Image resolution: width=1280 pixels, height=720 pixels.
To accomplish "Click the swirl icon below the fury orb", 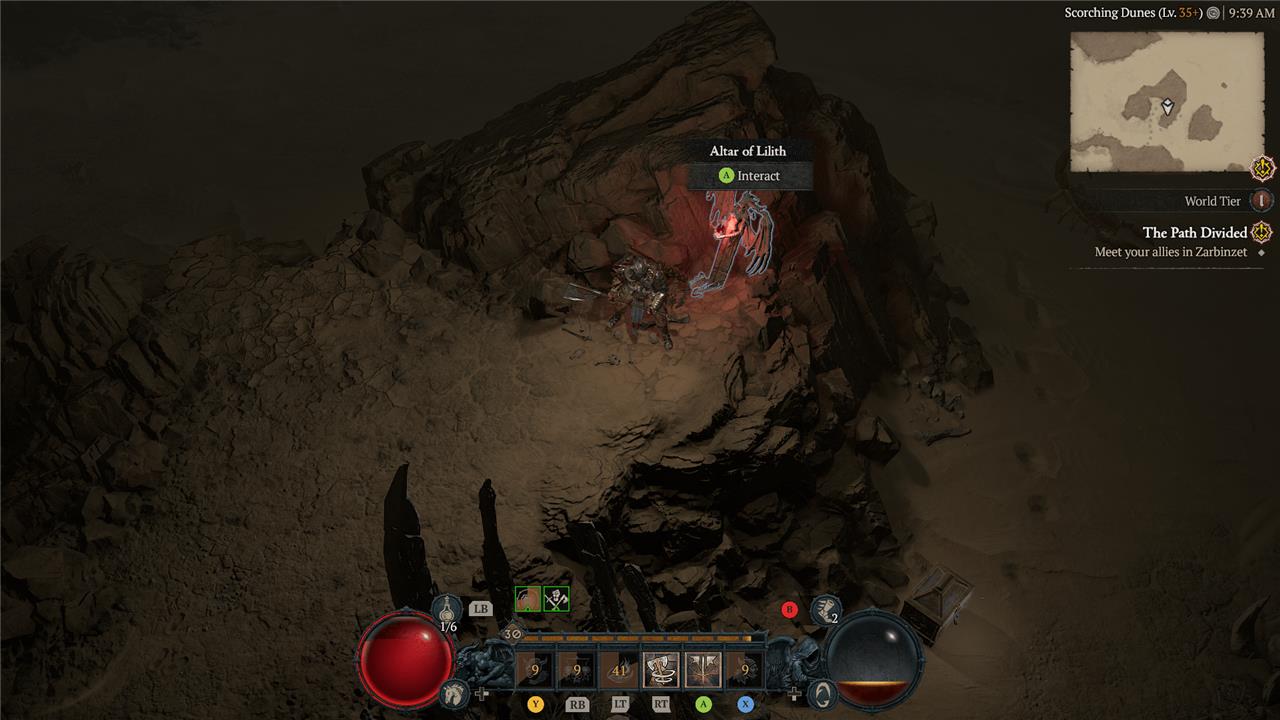I will (x=821, y=693).
